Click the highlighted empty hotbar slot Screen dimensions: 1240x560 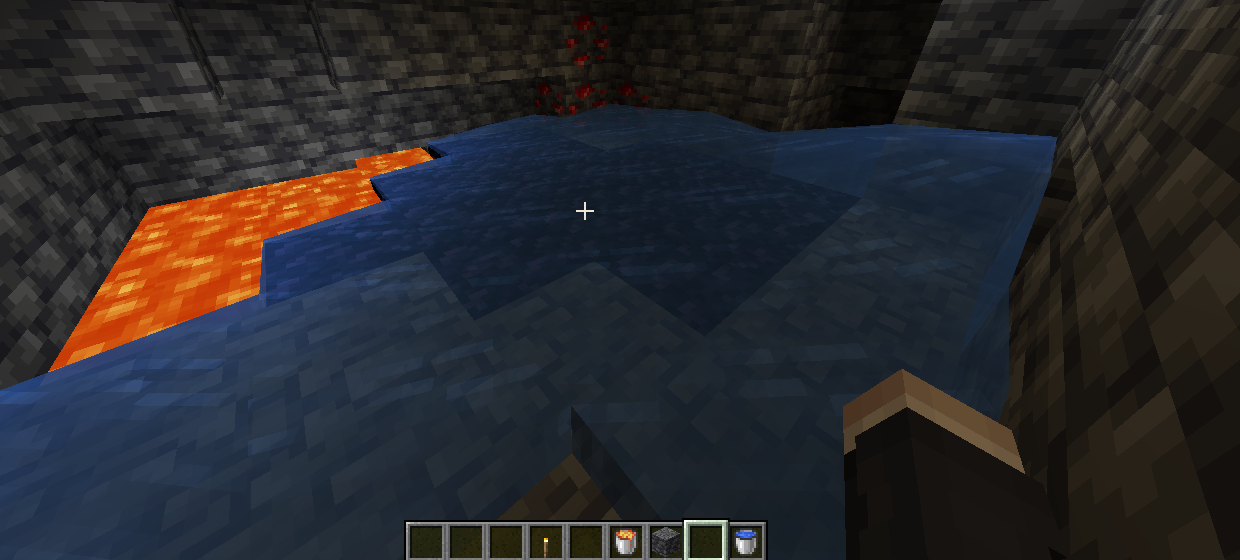[x=705, y=542]
